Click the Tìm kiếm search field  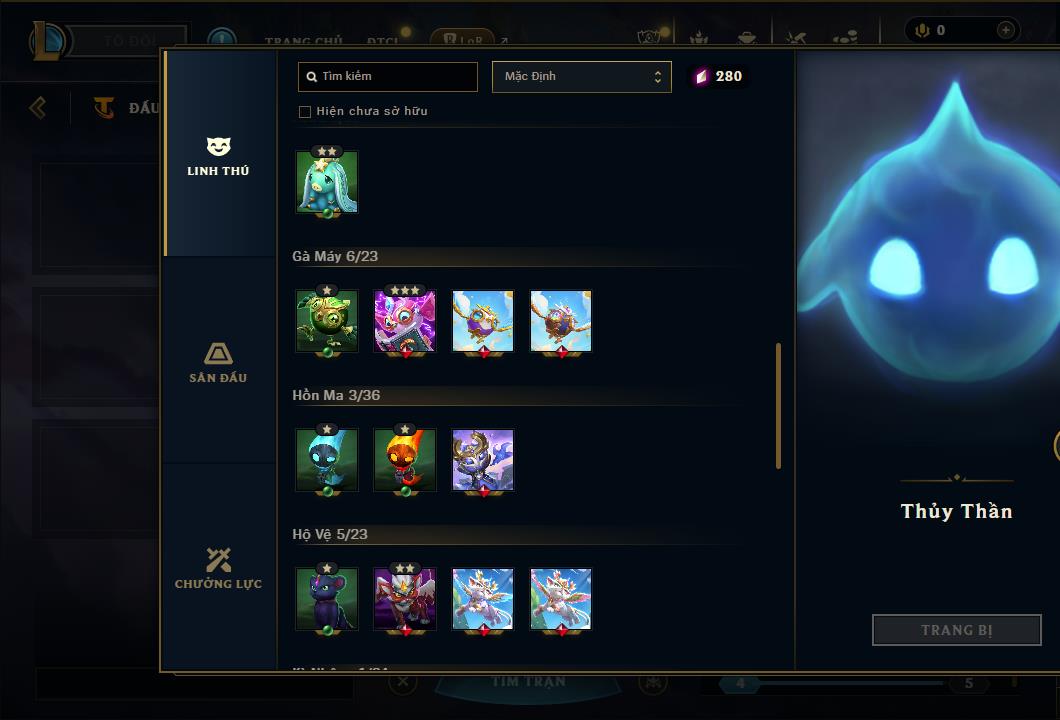388,76
